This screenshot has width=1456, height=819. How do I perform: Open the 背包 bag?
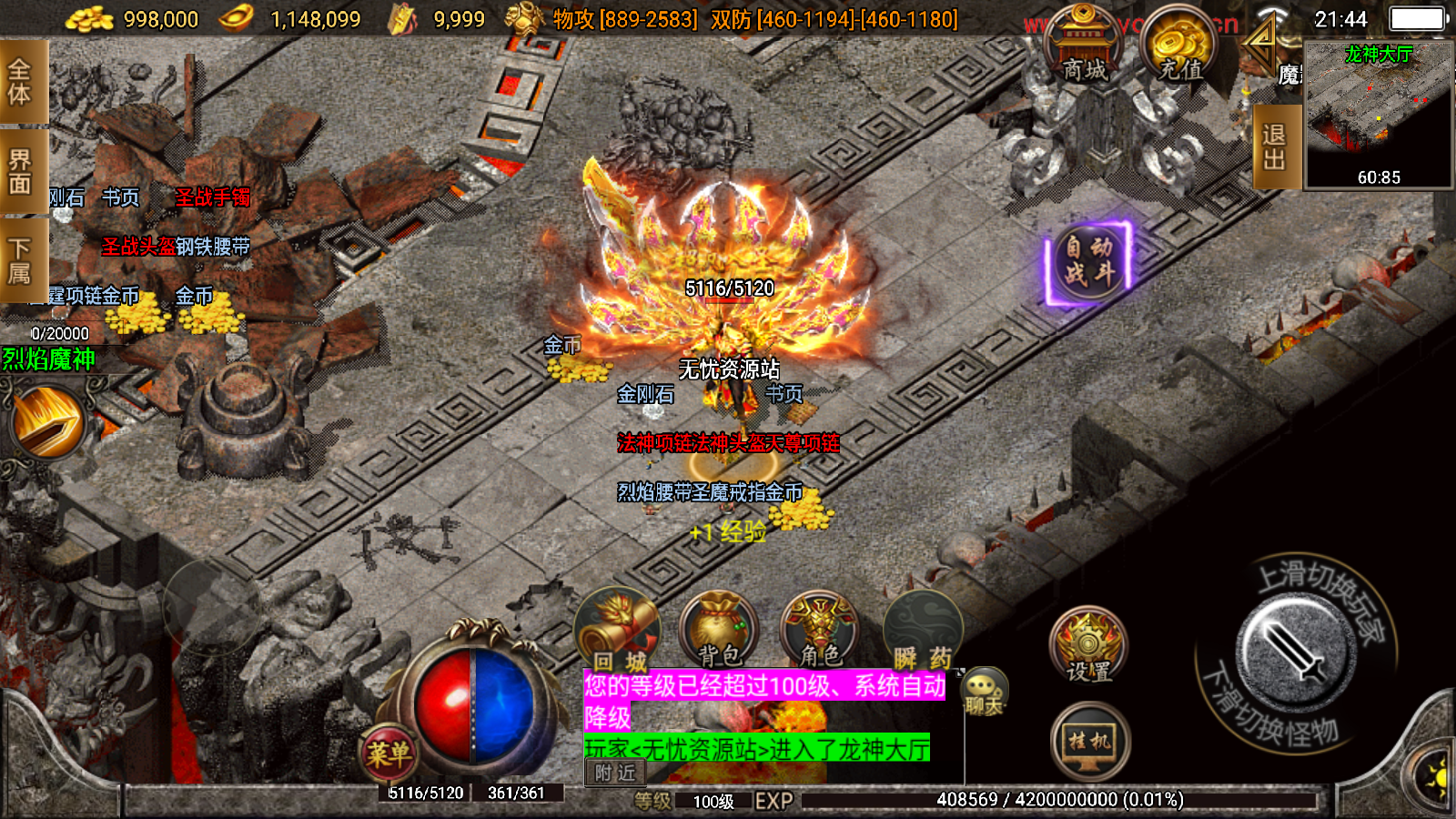719,630
